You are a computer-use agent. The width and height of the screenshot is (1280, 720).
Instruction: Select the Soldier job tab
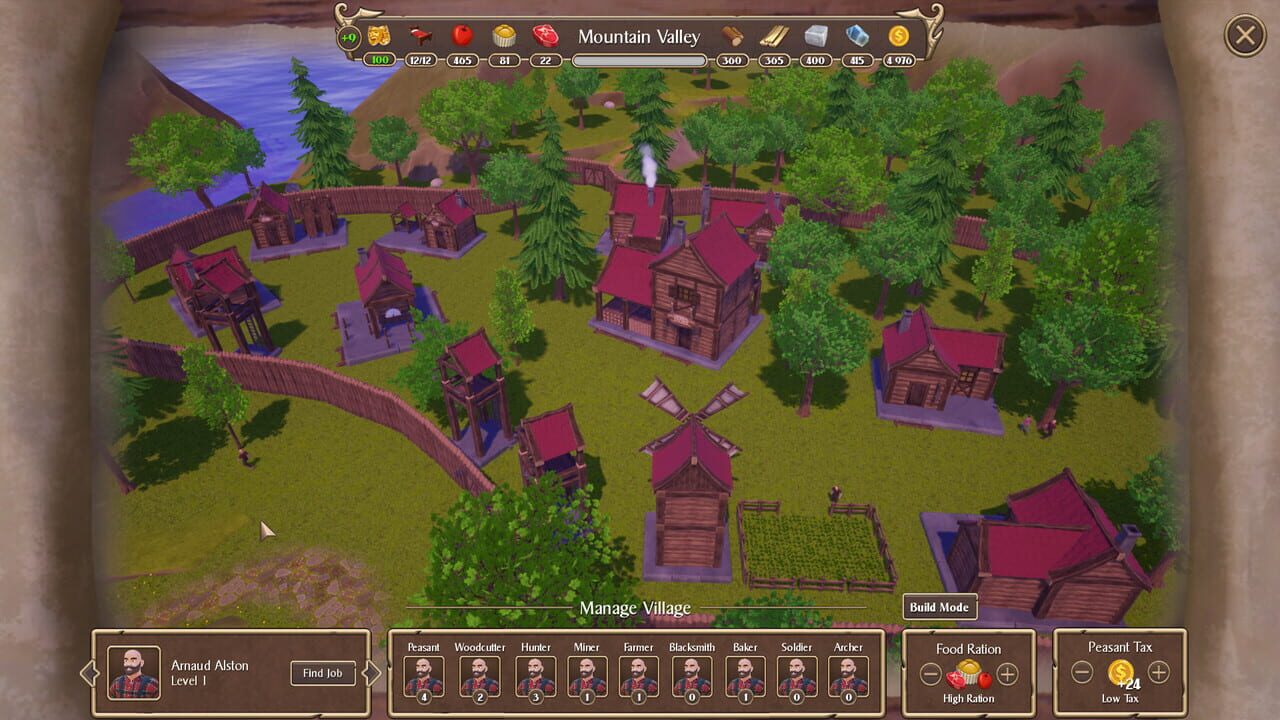click(796, 674)
